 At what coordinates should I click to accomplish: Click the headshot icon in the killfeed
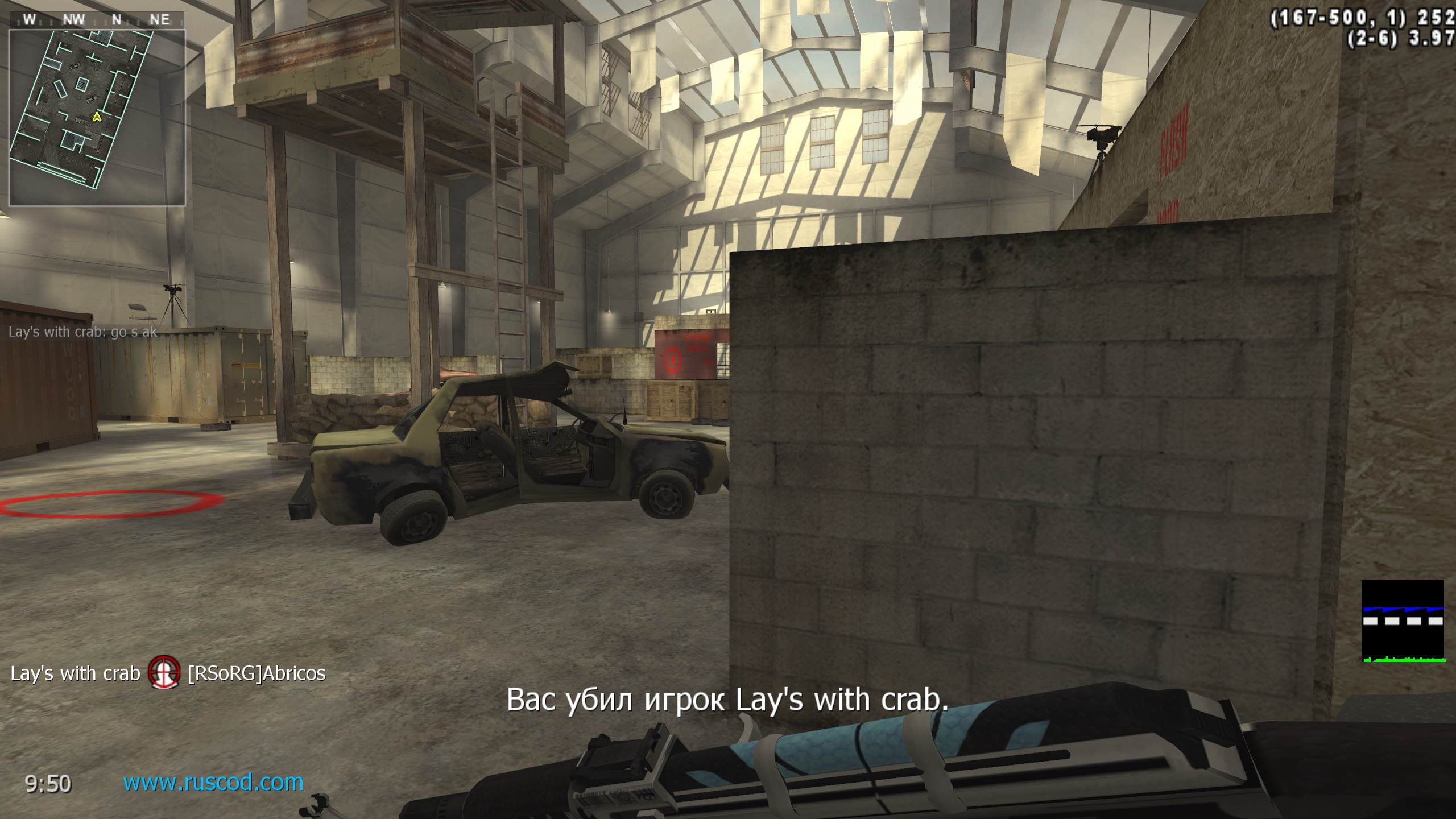coord(164,673)
